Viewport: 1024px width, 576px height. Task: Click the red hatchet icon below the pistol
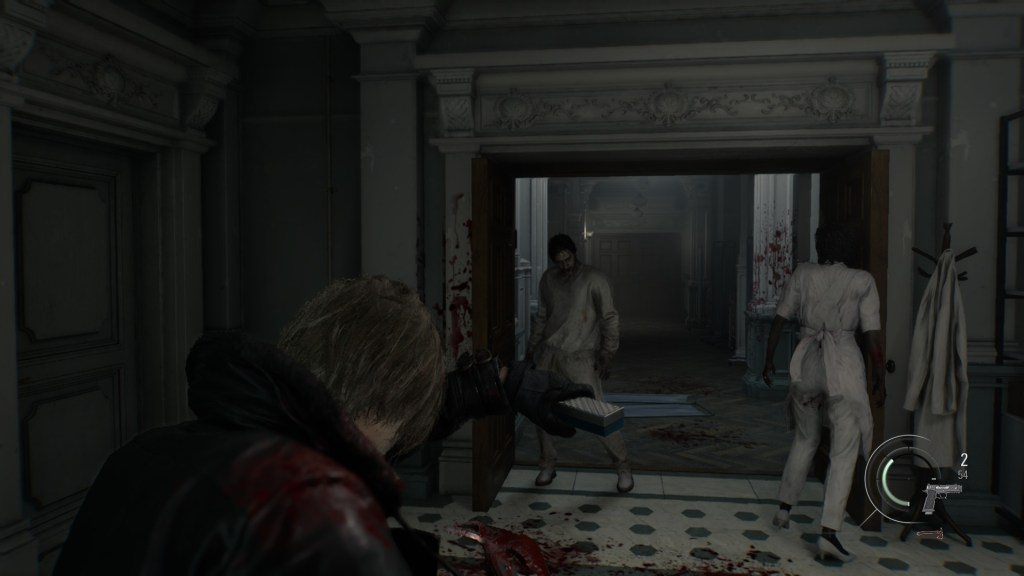(x=933, y=535)
